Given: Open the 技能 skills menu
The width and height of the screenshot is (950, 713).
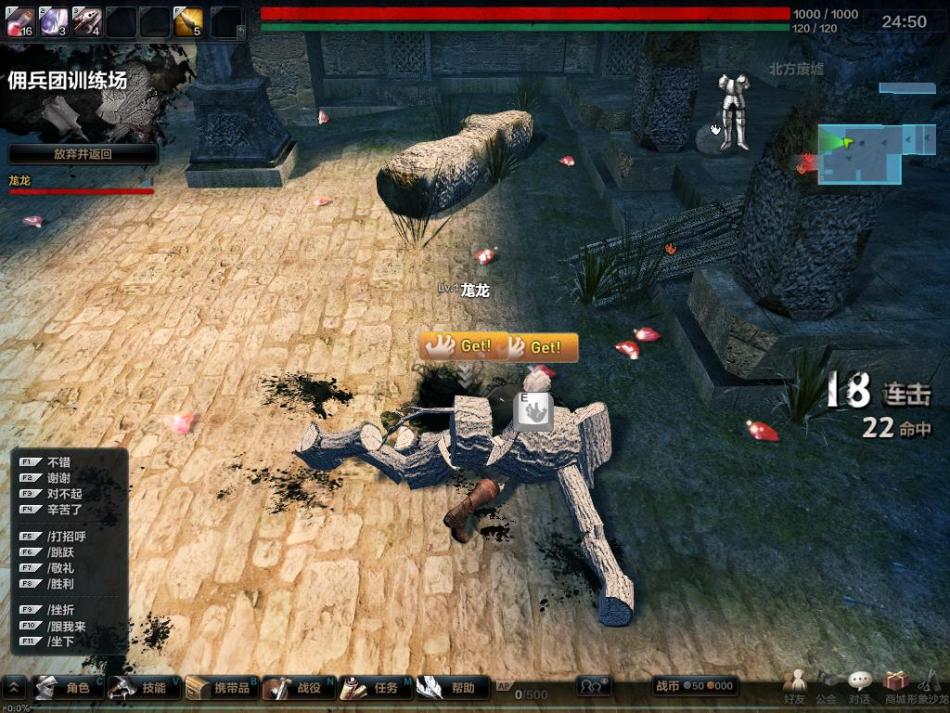Looking at the screenshot, I should coord(142,688).
